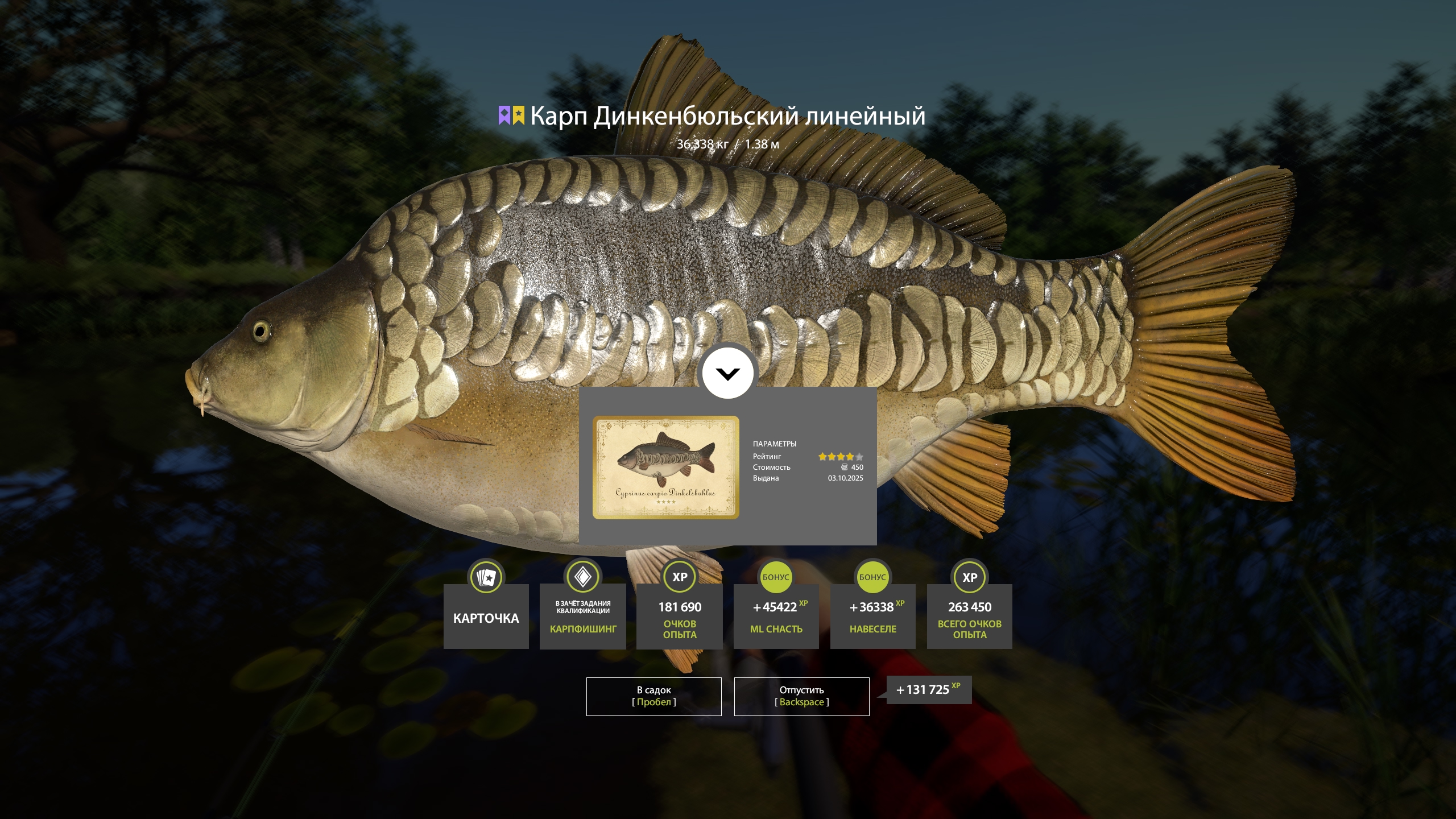Select the Навеселе bonus tile

[873, 617]
